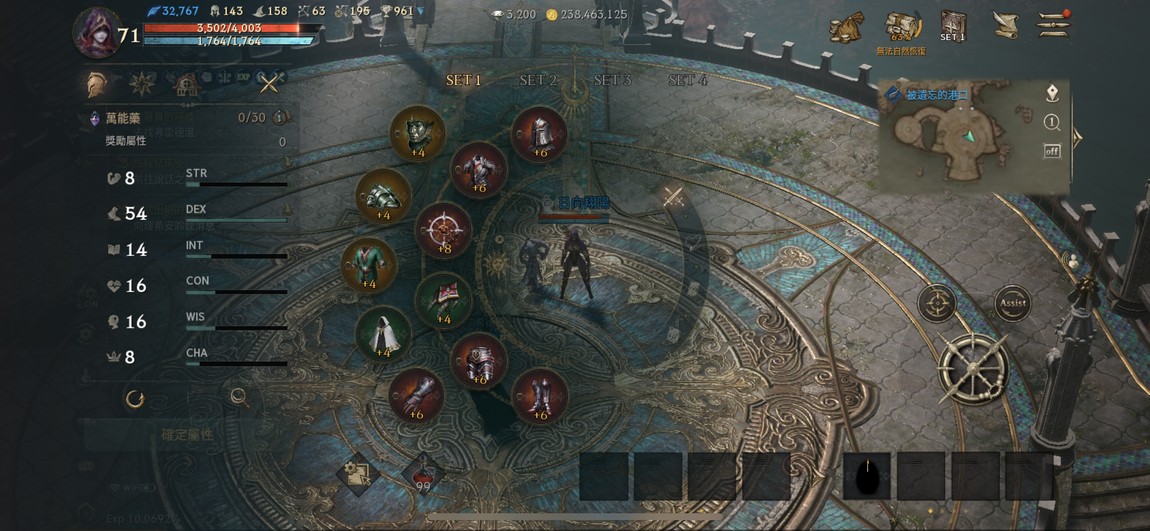Open the SET 1 preset book icon

click(952, 26)
